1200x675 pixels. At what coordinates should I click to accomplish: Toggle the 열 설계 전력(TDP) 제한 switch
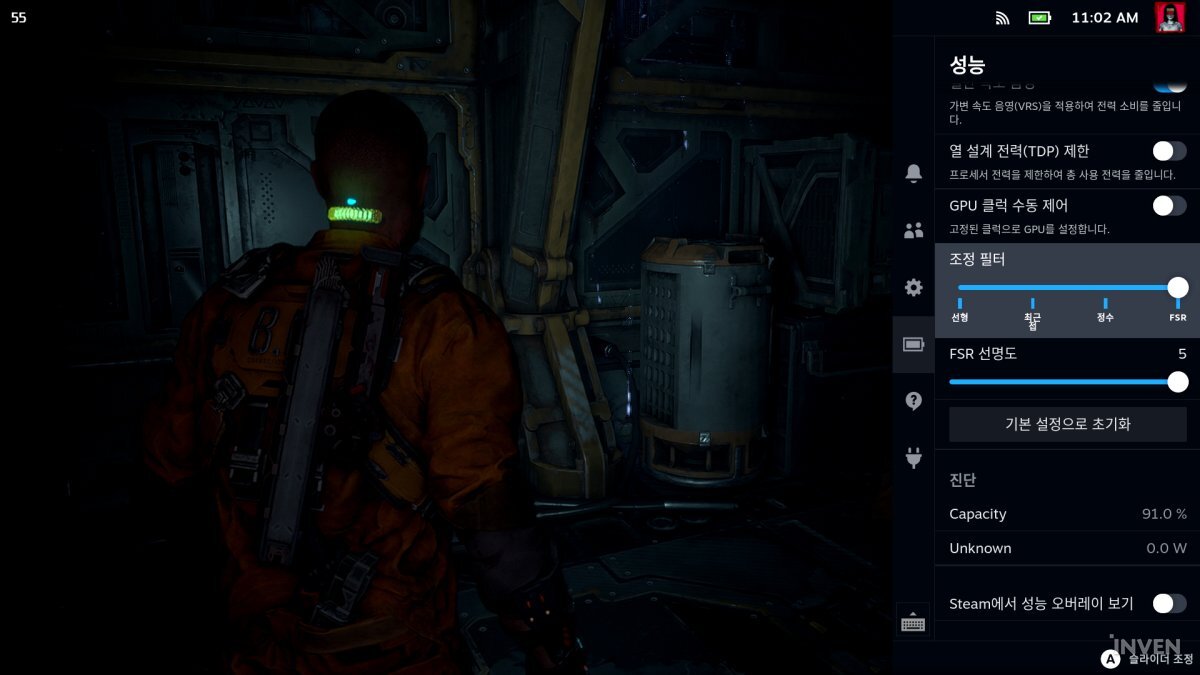click(1169, 151)
